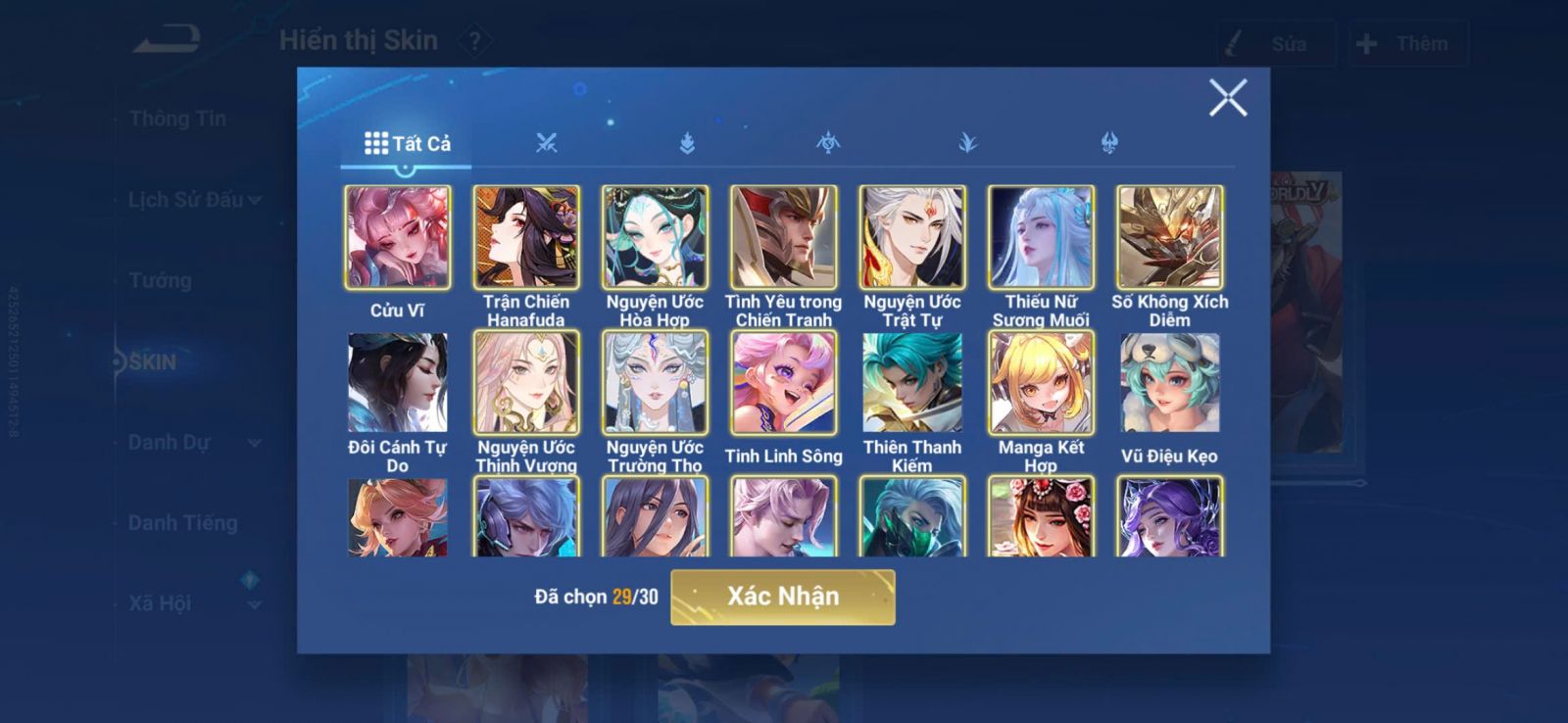Open the Thêm add button
1568x723 pixels.
click(x=1407, y=44)
